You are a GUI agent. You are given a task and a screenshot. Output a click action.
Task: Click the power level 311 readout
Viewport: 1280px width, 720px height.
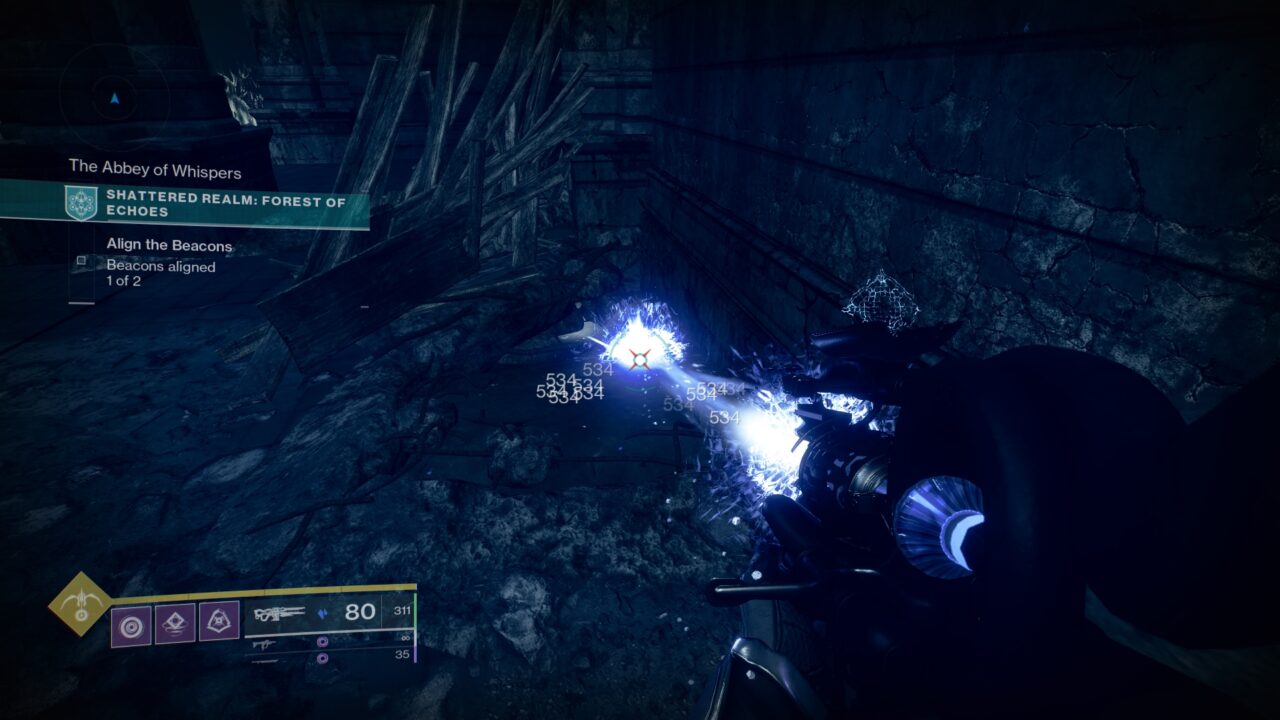tap(401, 611)
